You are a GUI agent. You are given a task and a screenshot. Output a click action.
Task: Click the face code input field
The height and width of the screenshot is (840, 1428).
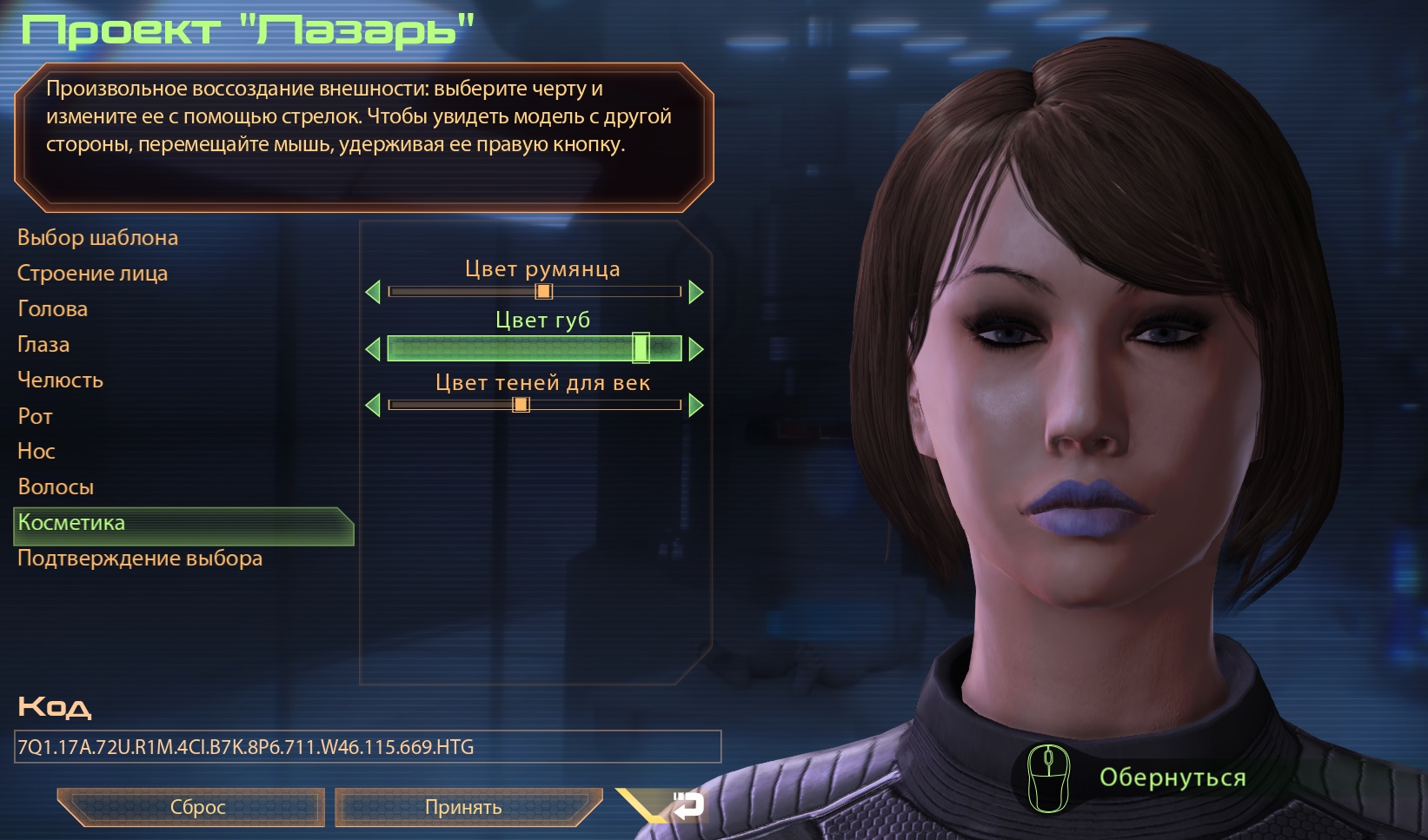pos(368,747)
